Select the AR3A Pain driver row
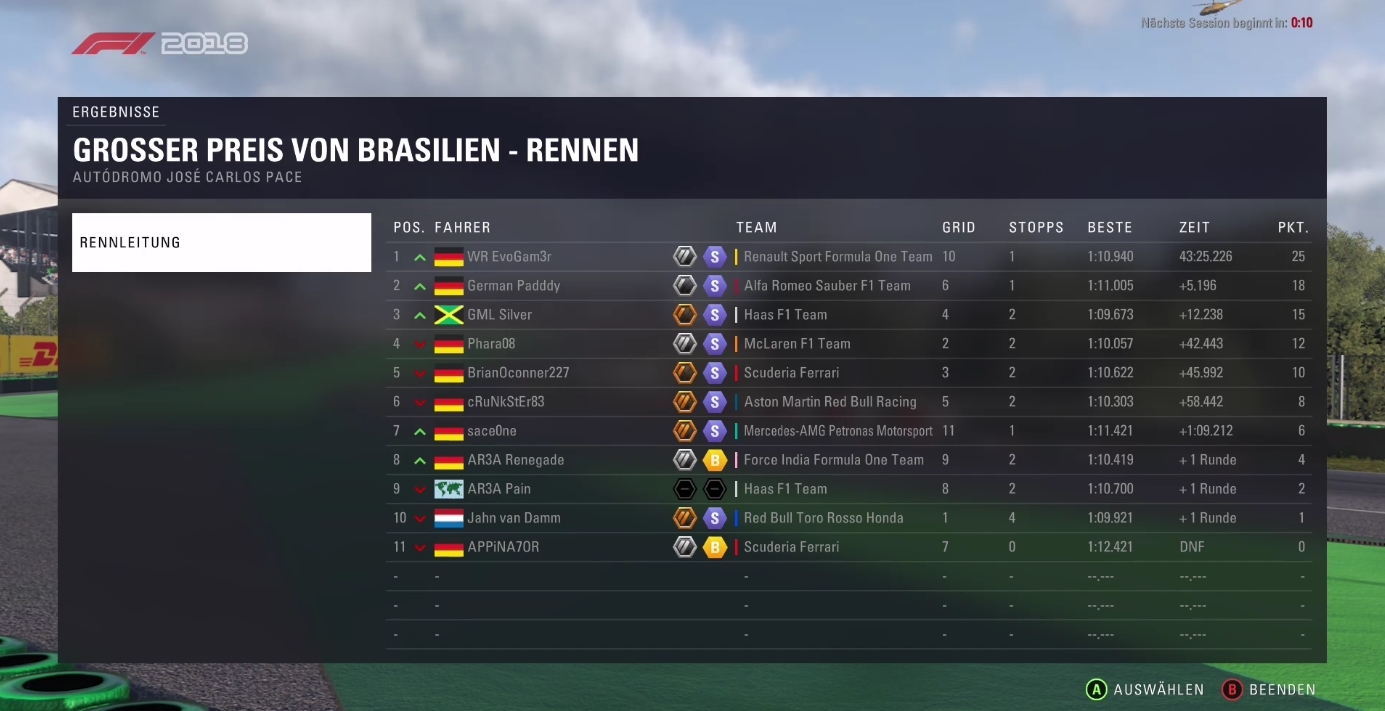Viewport: 1385px width, 711px height. point(499,489)
